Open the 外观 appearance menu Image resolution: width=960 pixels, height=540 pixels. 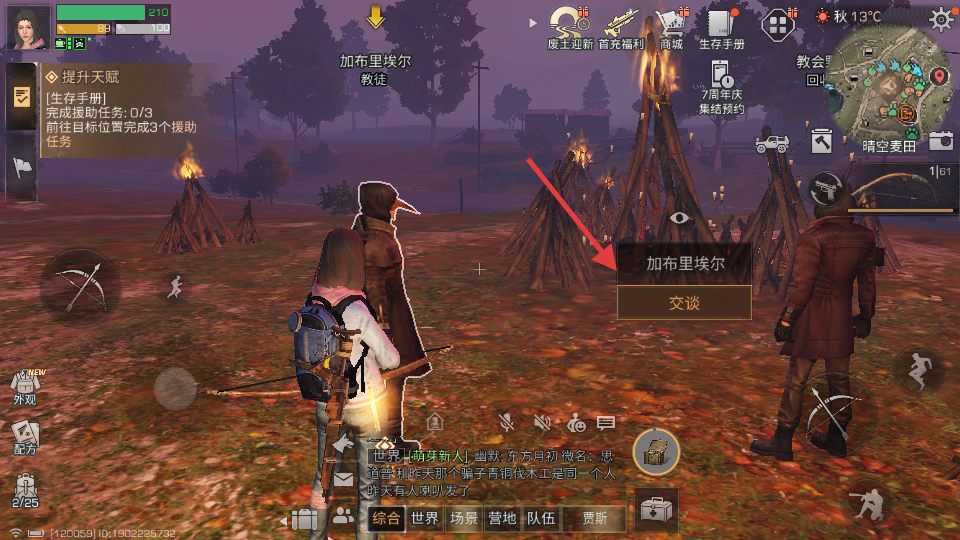(24, 385)
